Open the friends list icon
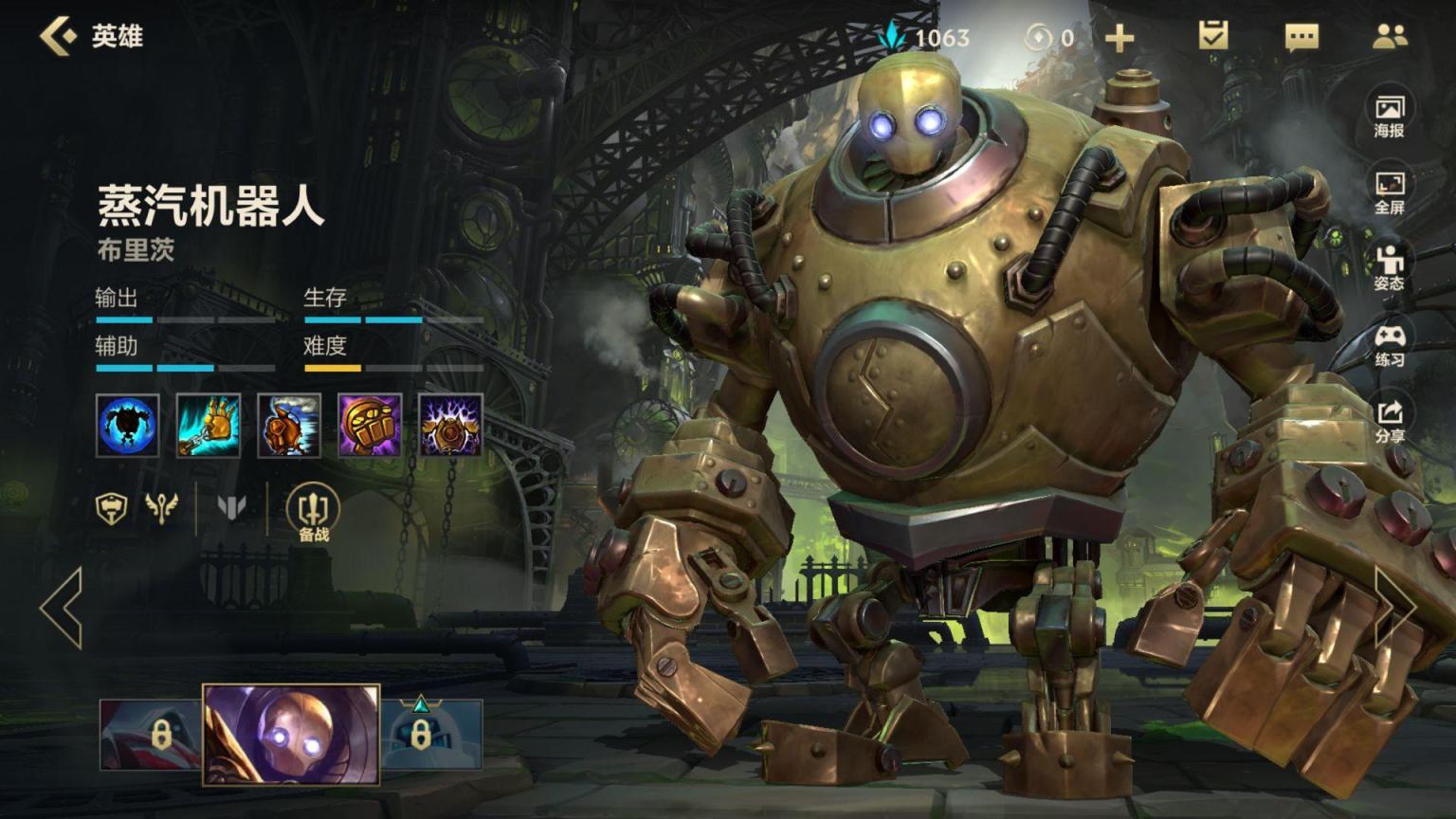The height and width of the screenshot is (819, 1456). [1390, 37]
